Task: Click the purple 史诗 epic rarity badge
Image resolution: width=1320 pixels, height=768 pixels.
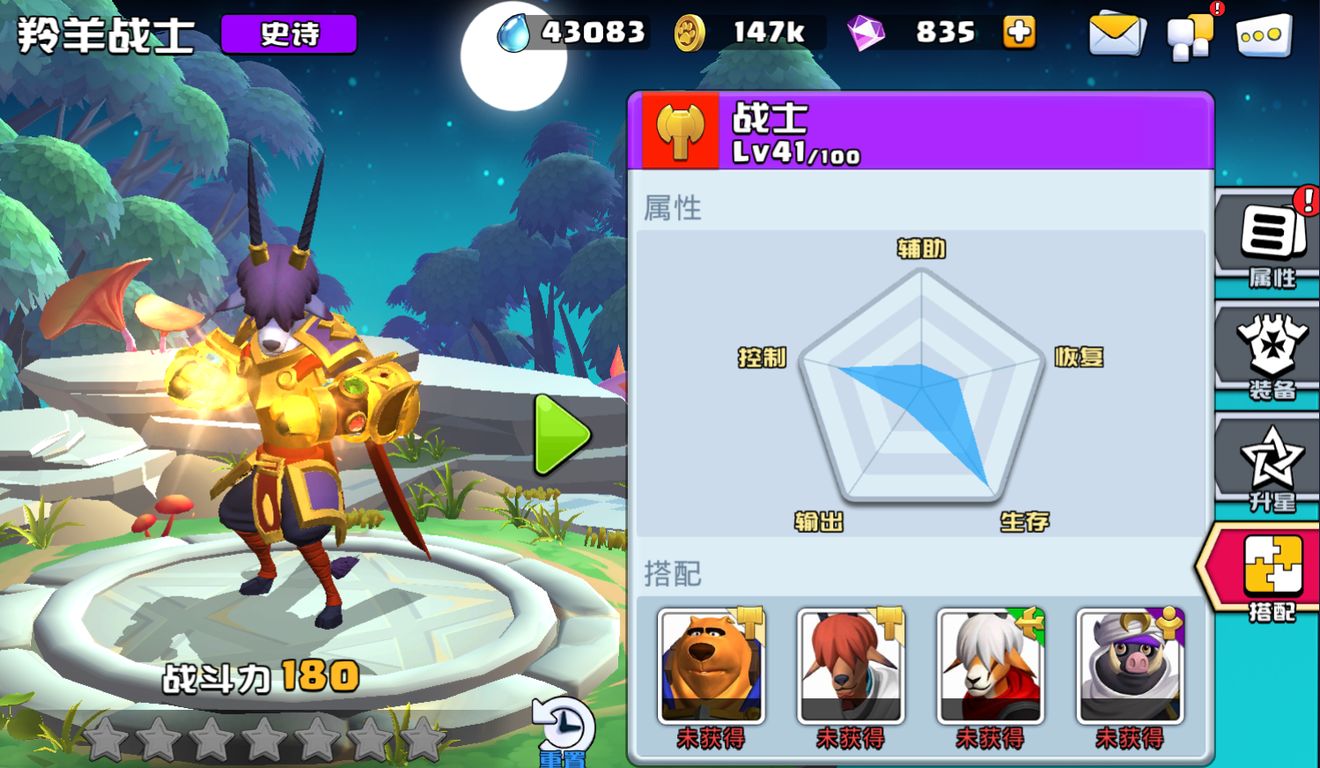Action: [x=289, y=34]
